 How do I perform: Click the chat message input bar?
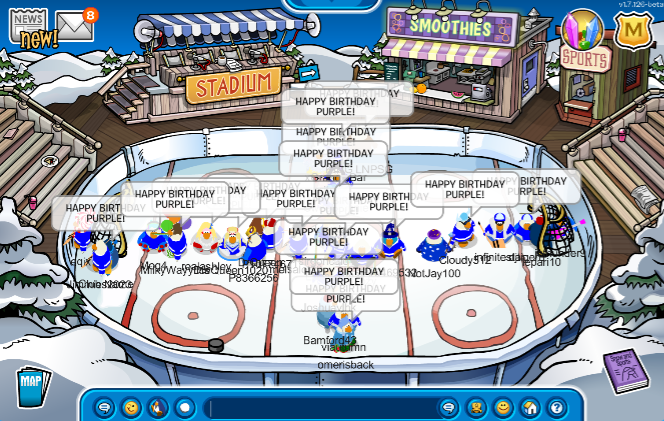(320, 408)
